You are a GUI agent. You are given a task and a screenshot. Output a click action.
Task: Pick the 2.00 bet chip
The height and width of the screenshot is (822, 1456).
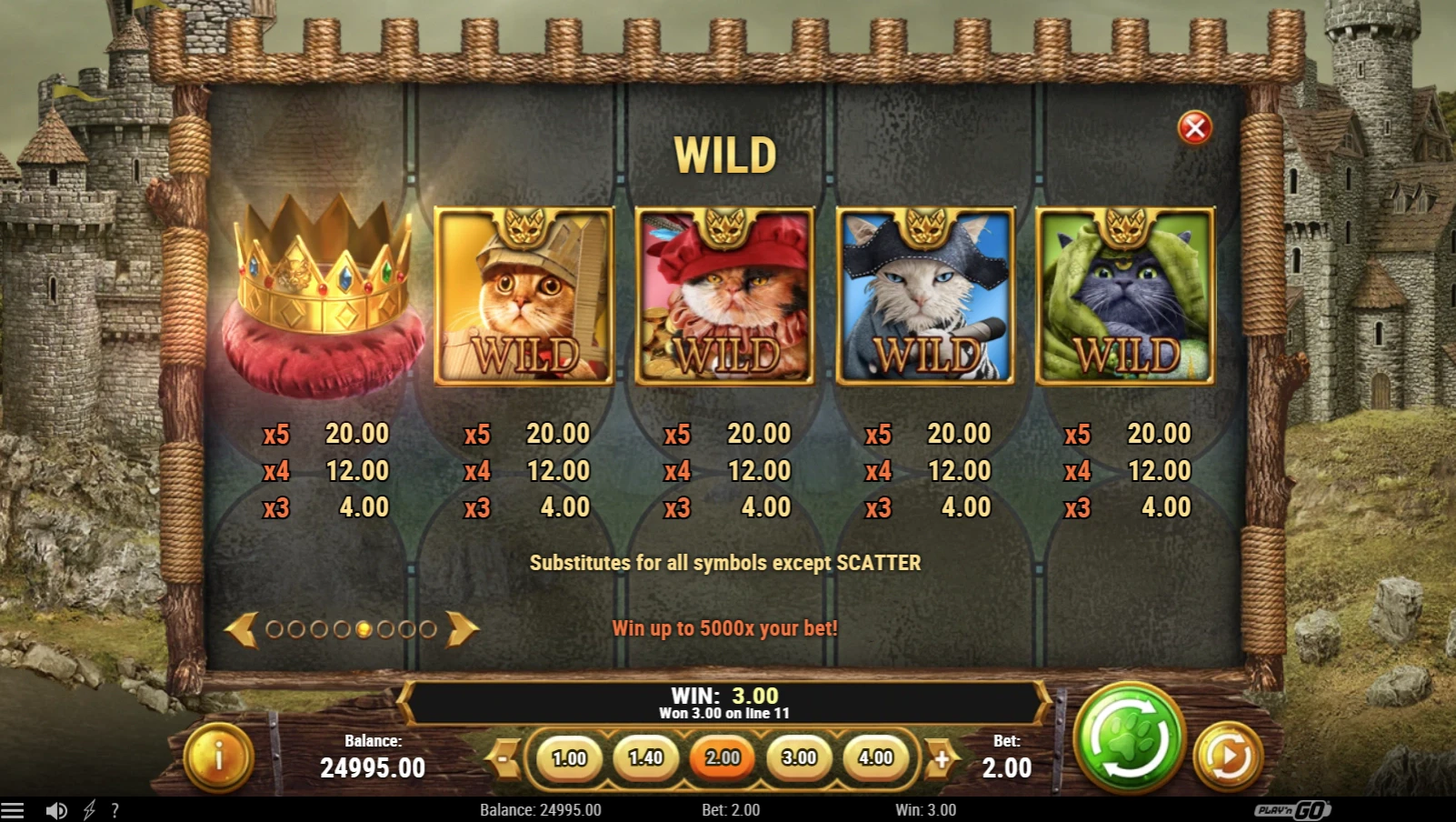point(723,757)
